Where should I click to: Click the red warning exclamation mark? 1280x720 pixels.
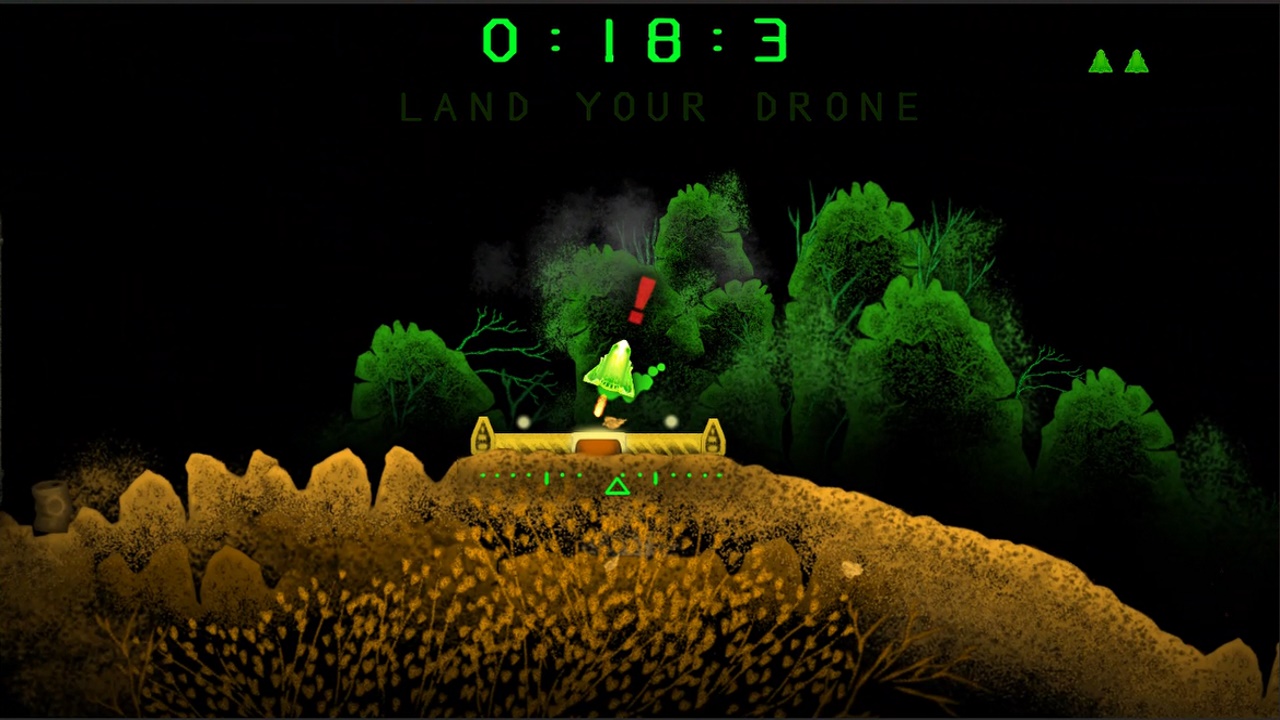click(642, 297)
